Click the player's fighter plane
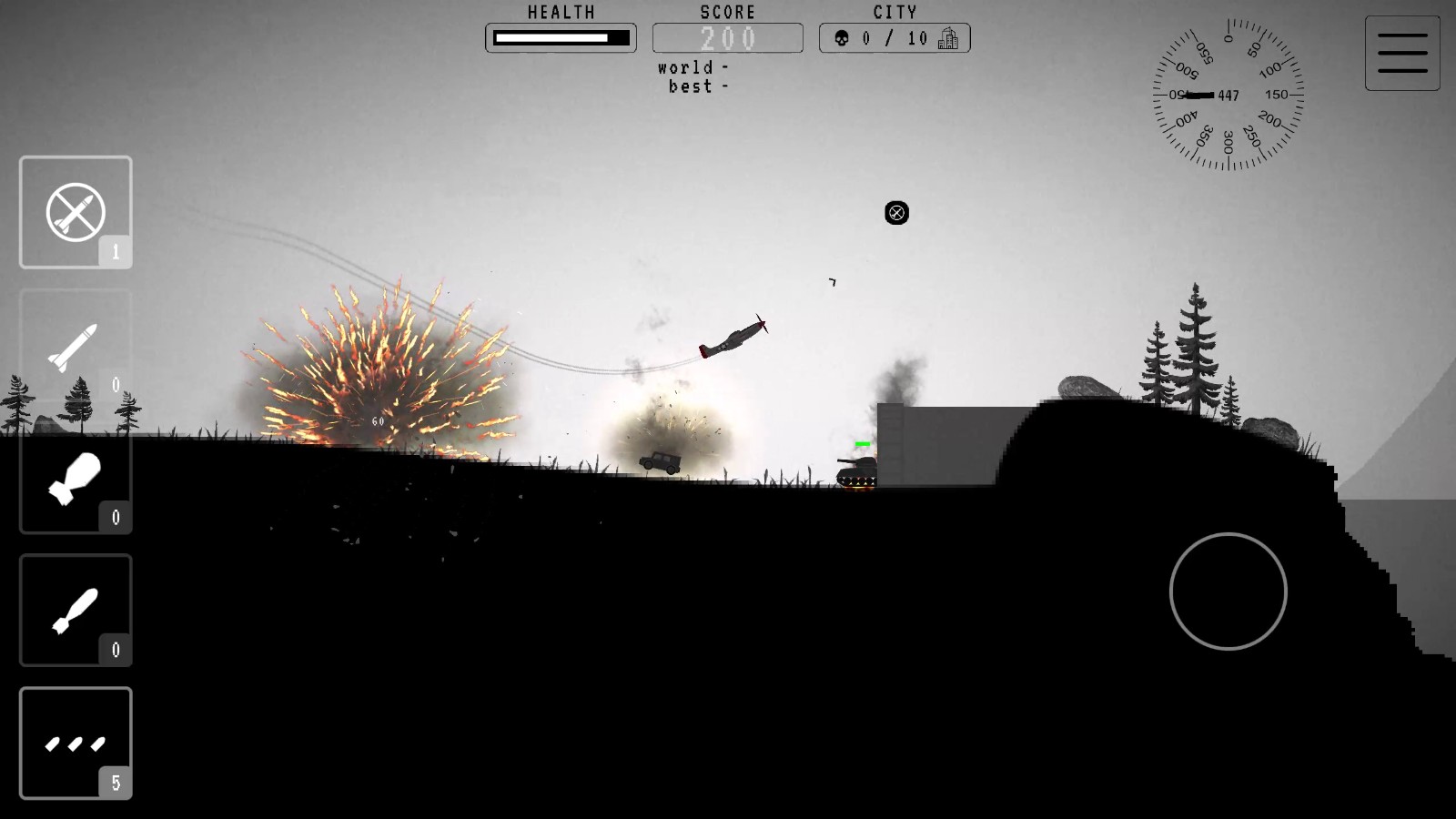This screenshot has height=819, width=1456. click(x=733, y=337)
